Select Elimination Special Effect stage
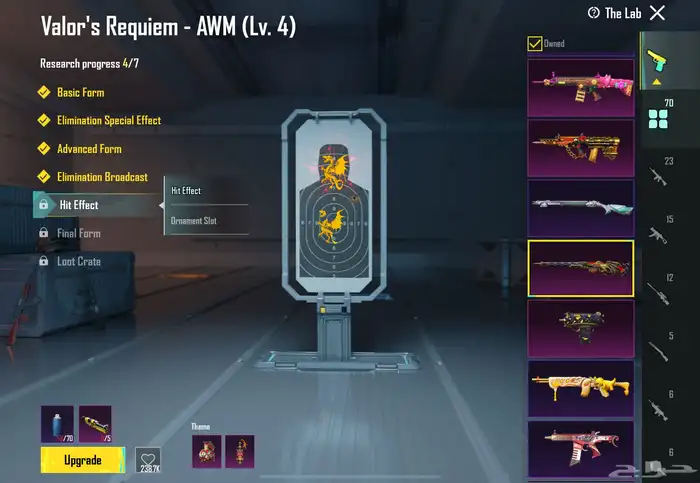The width and height of the screenshot is (700, 483). coord(108,120)
